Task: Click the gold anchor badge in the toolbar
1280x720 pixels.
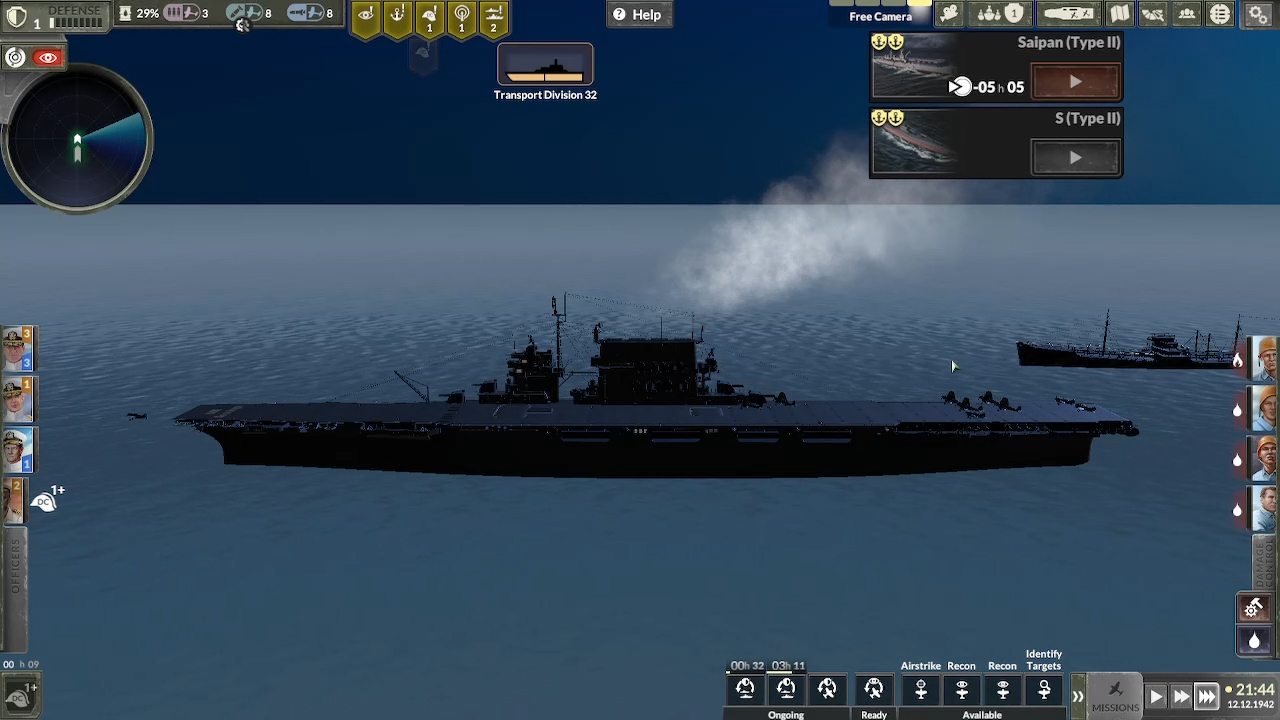Action: click(397, 14)
